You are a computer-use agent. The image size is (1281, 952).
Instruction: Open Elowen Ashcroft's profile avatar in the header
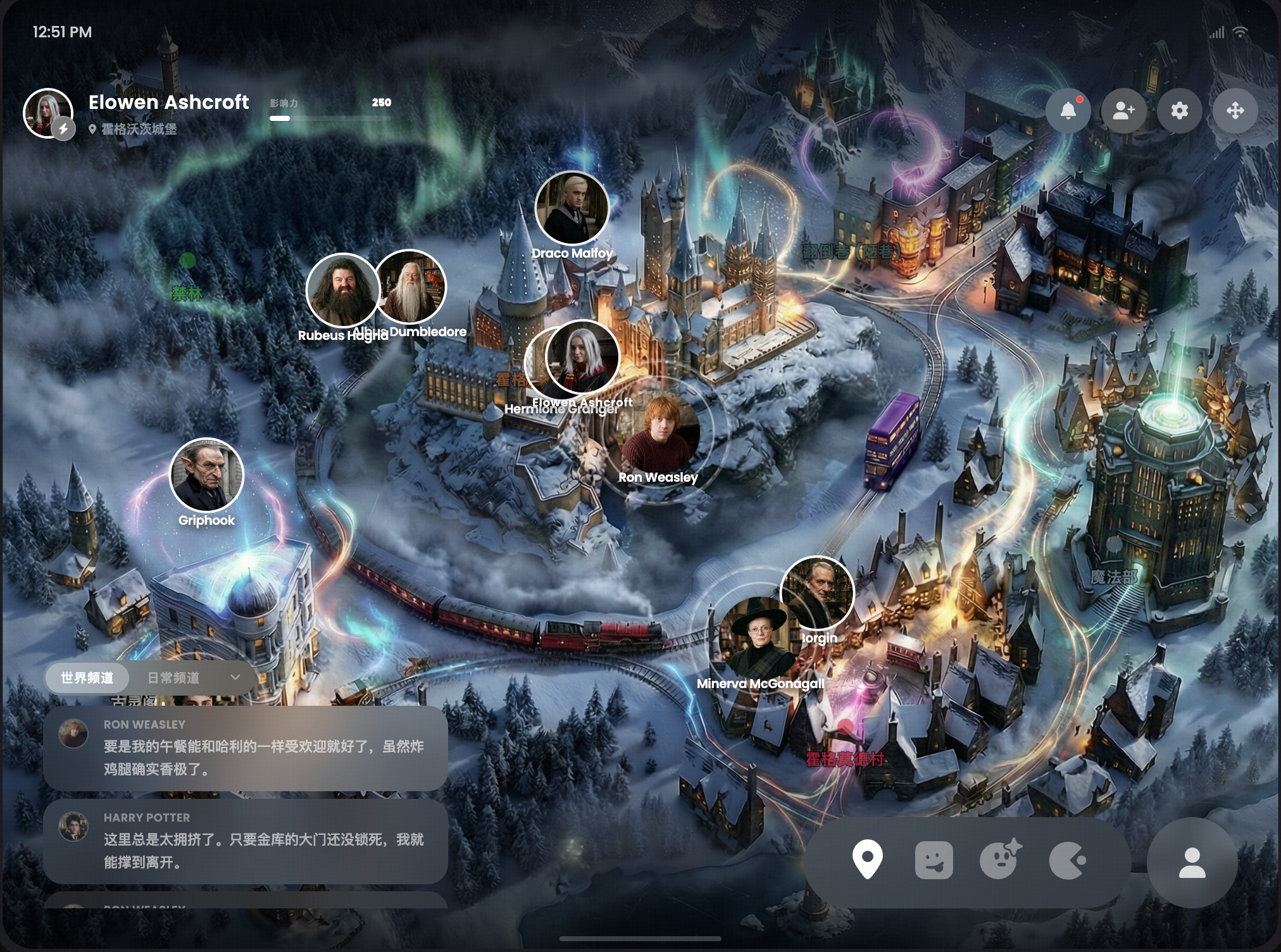click(x=48, y=113)
